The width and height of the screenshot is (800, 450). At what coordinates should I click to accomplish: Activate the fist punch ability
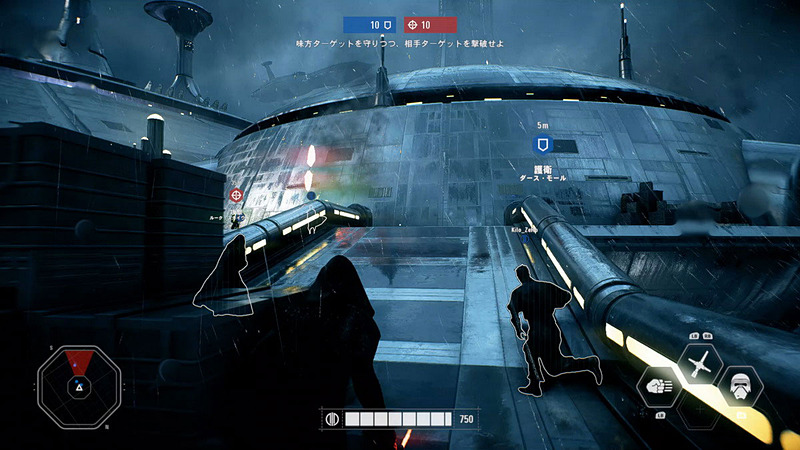[x=657, y=386]
